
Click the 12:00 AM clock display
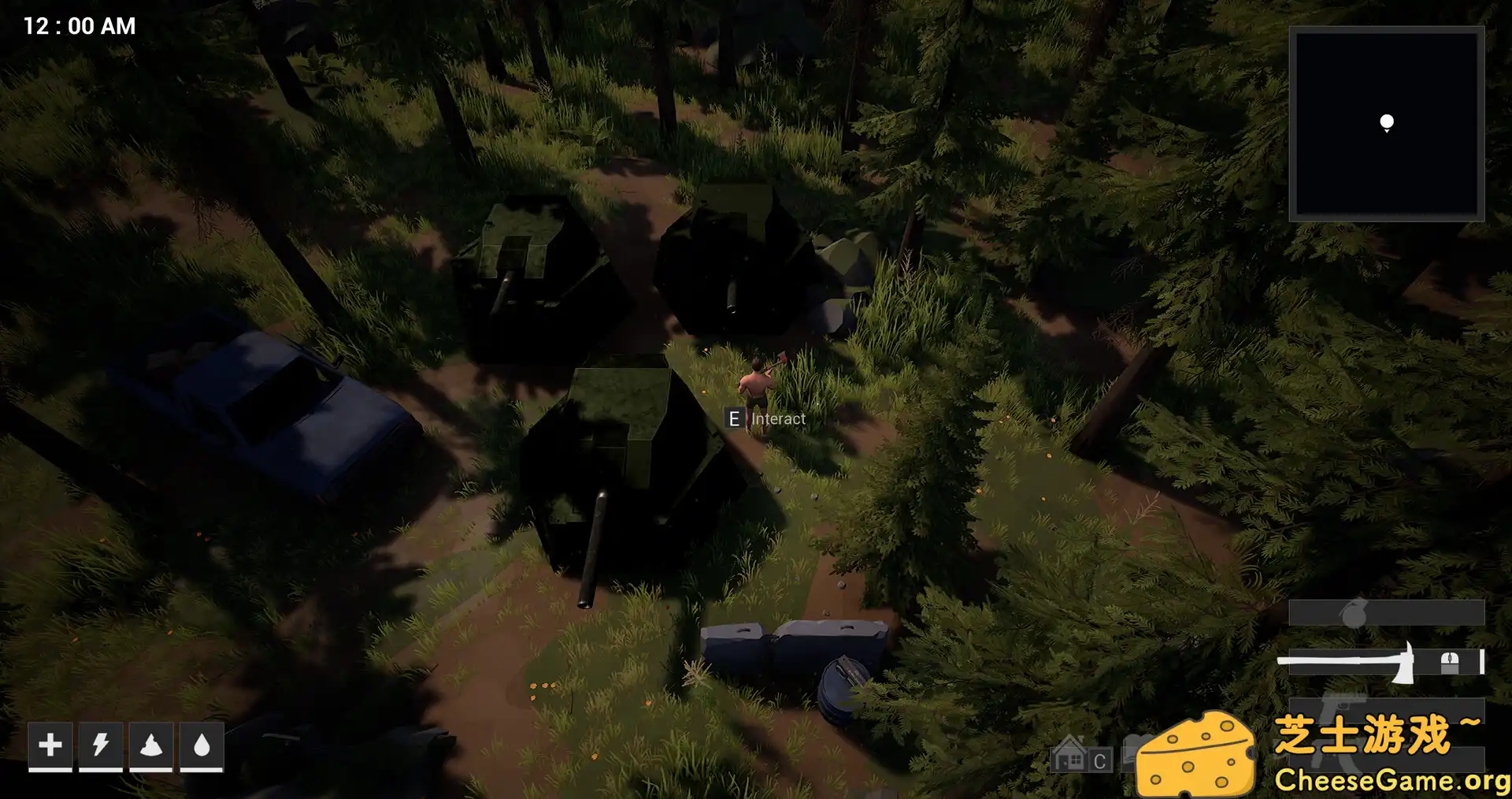78,26
